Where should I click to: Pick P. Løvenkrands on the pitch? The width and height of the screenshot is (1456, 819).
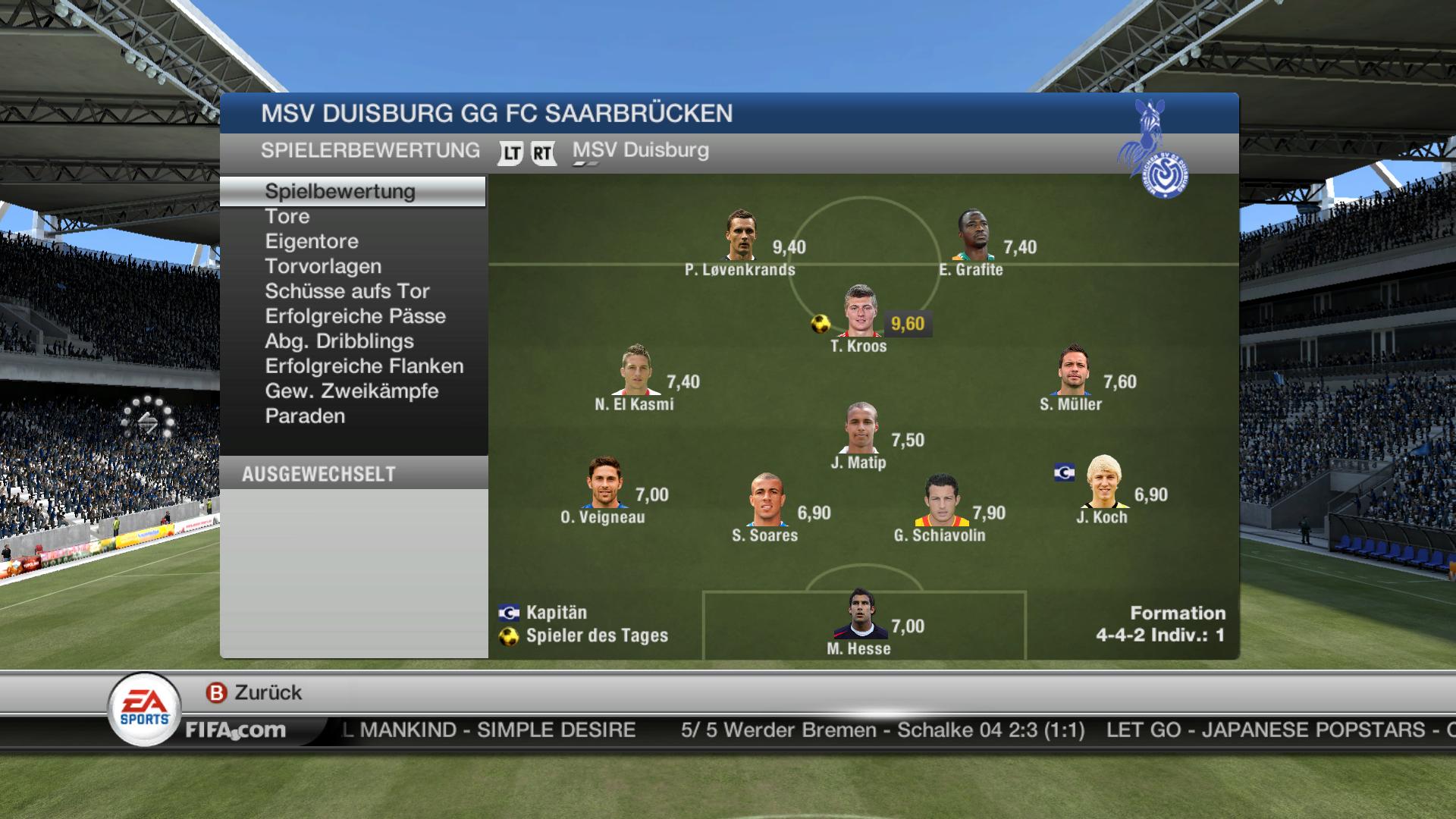click(740, 236)
